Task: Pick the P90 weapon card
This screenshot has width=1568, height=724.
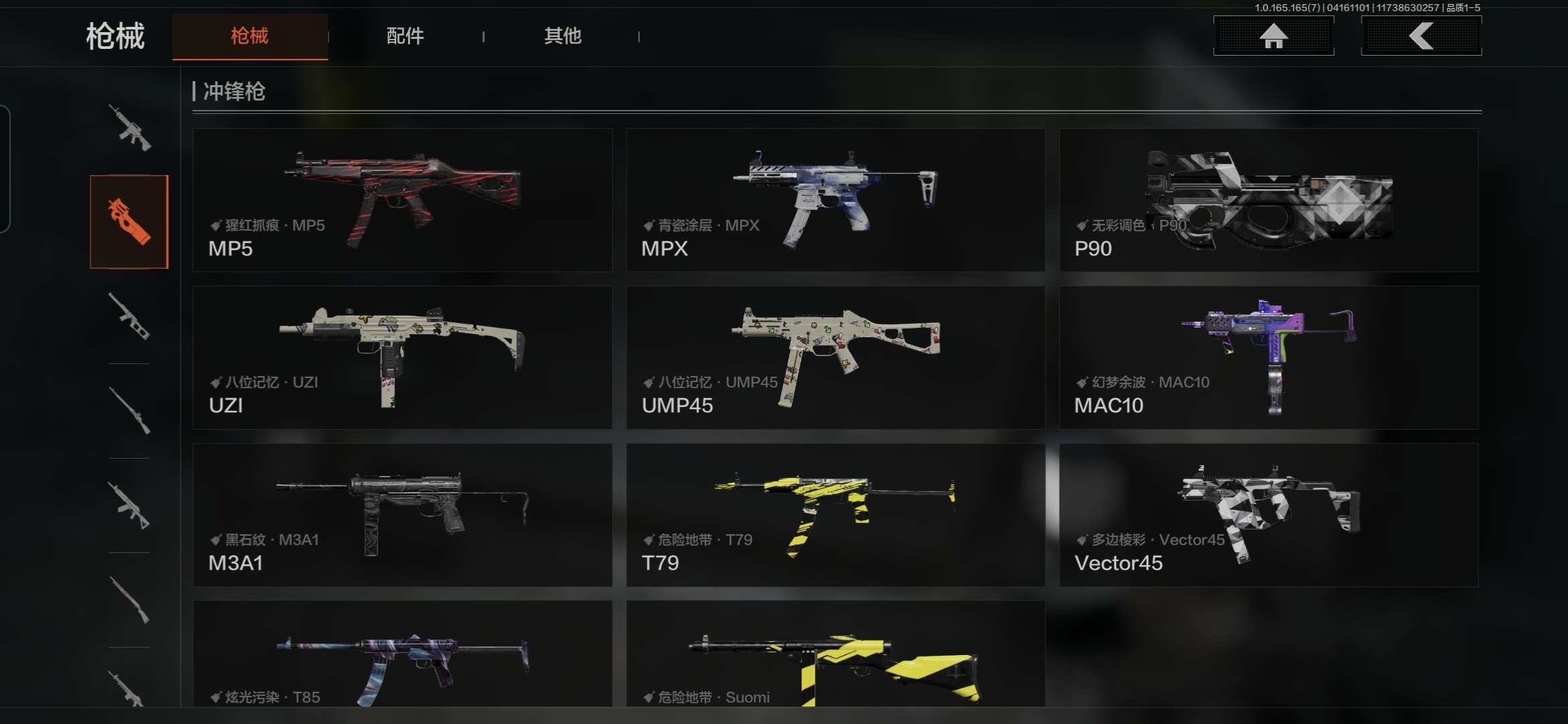Action: click(x=1268, y=200)
